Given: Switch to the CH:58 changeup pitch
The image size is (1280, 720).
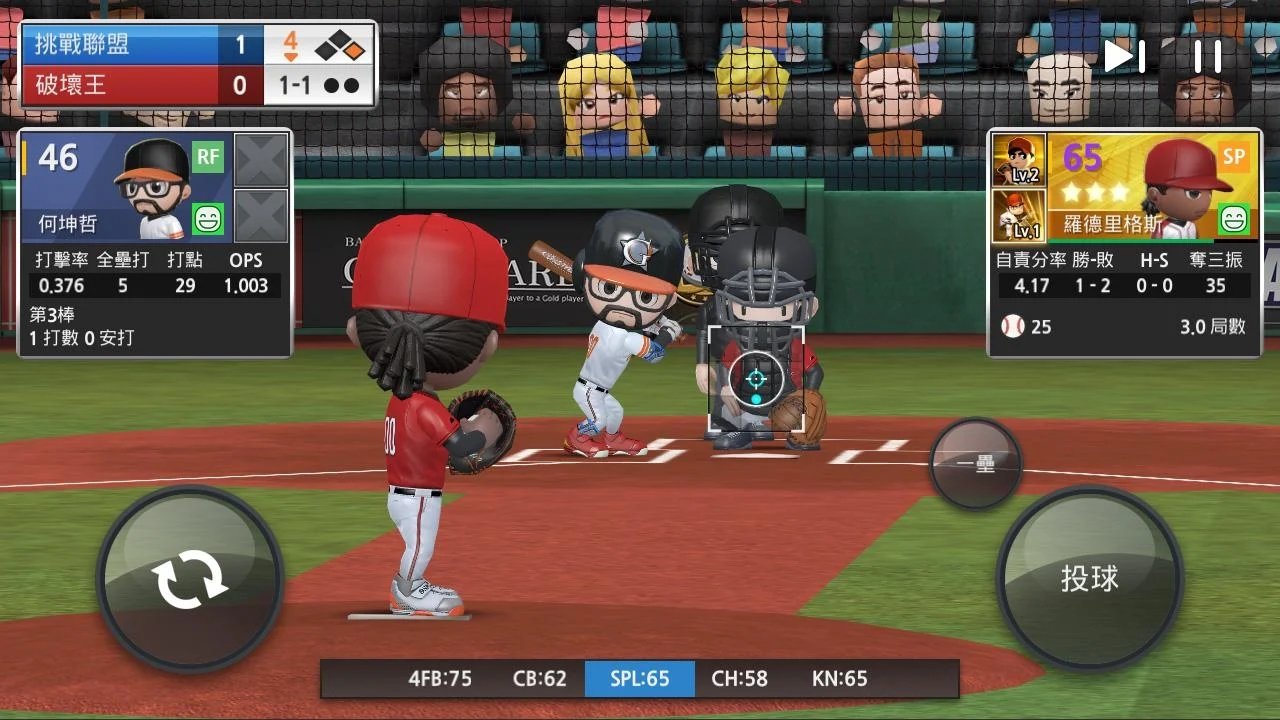Looking at the screenshot, I should pos(740,678).
